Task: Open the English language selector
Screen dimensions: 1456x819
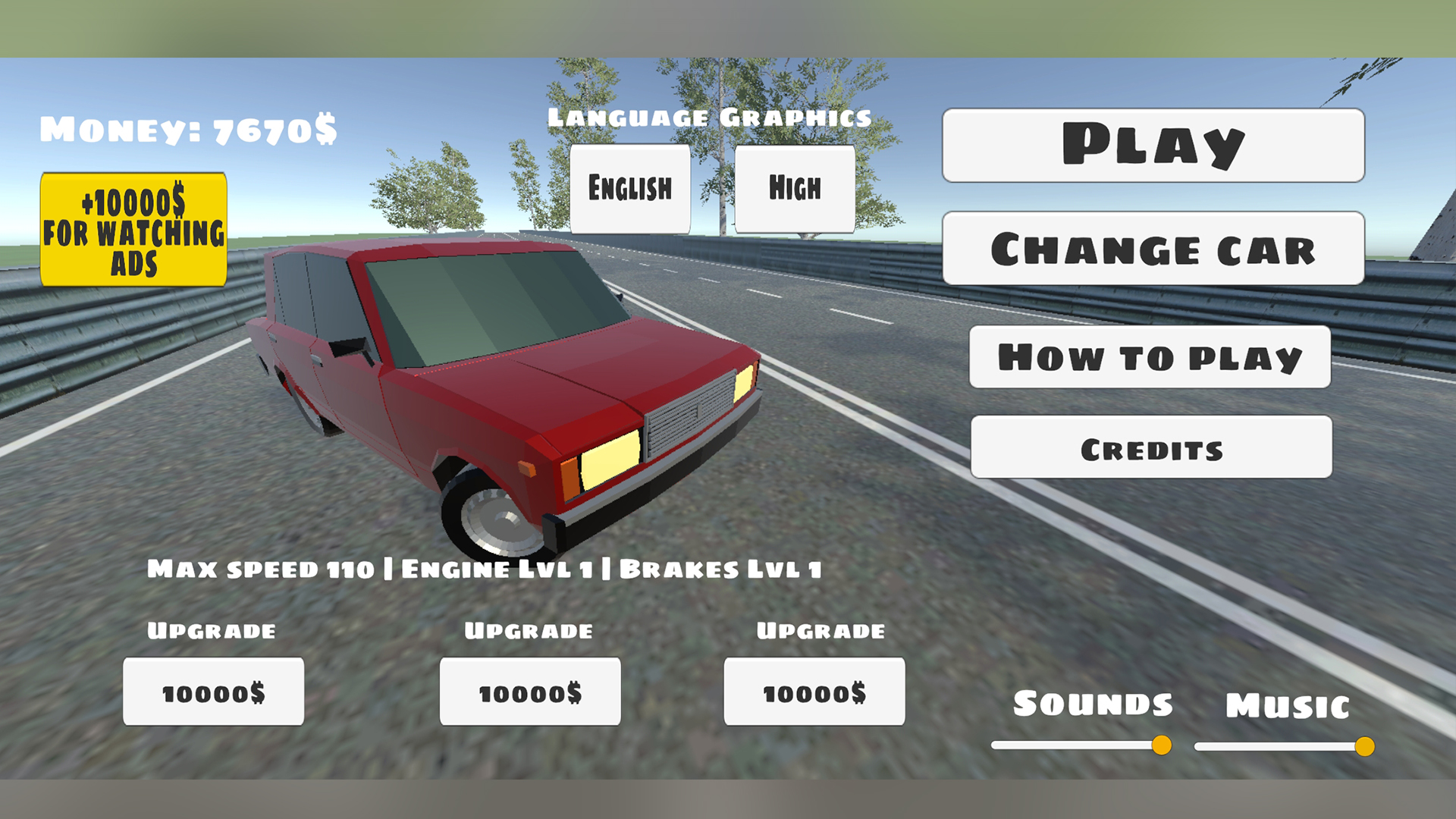Action: coord(630,188)
